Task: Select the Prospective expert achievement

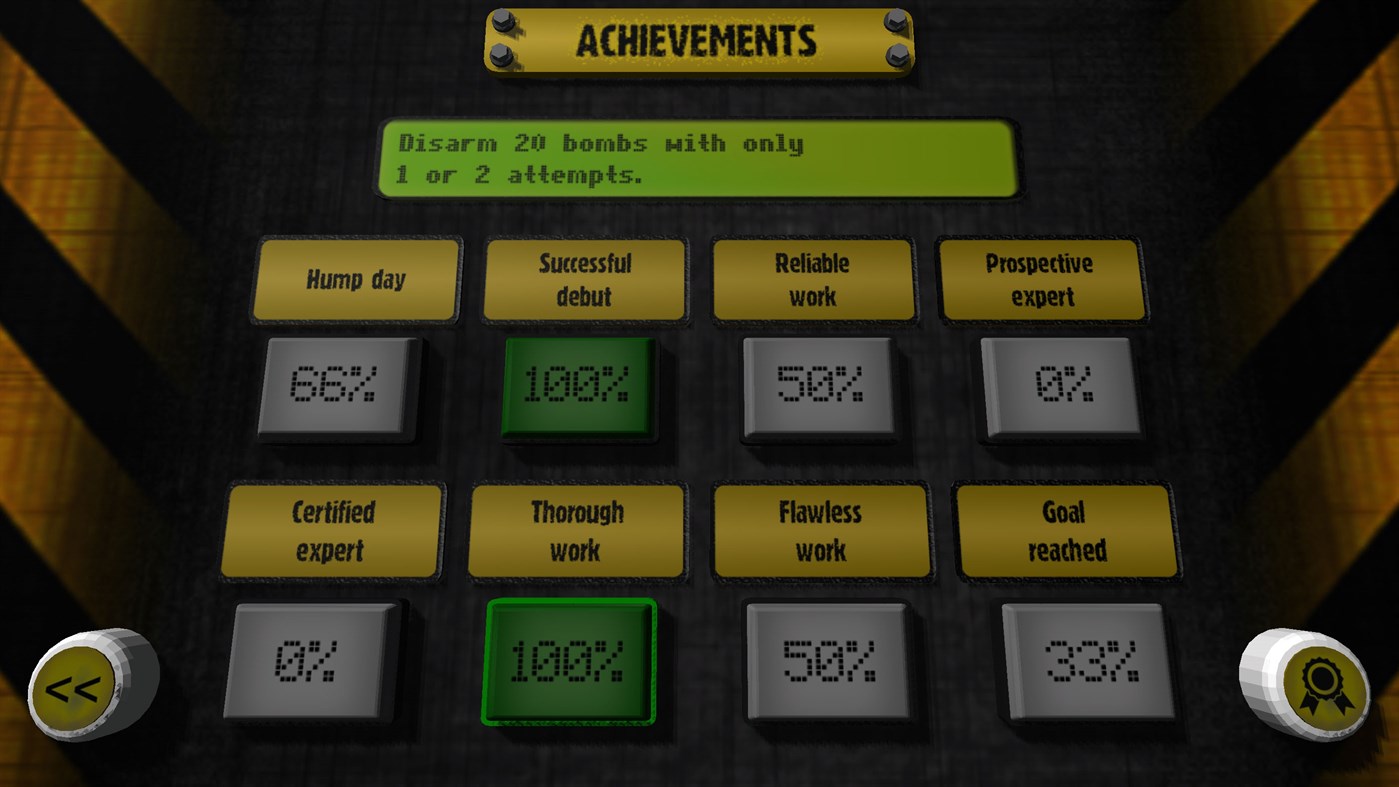Action: click(x=1042, y=279)
